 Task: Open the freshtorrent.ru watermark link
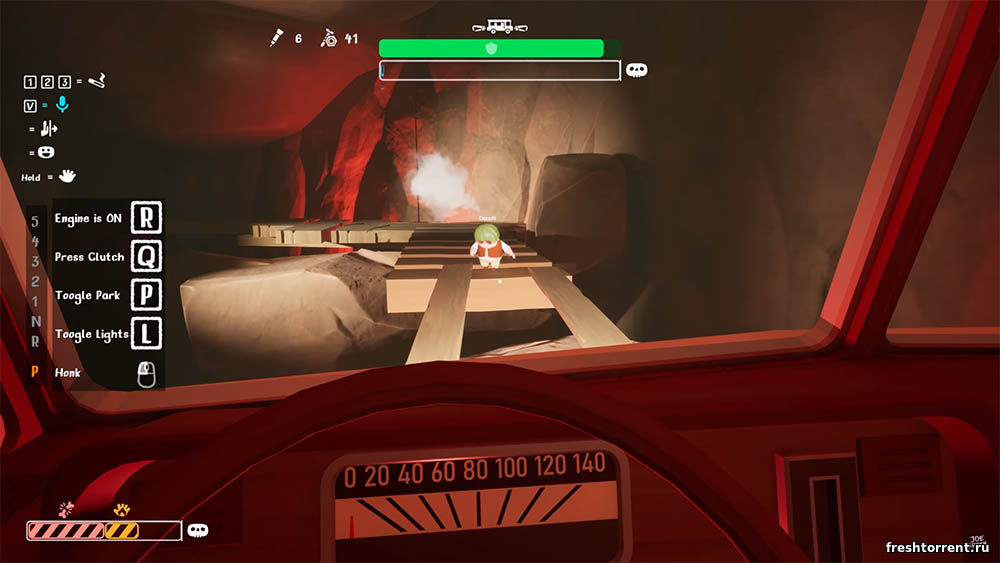938,546
